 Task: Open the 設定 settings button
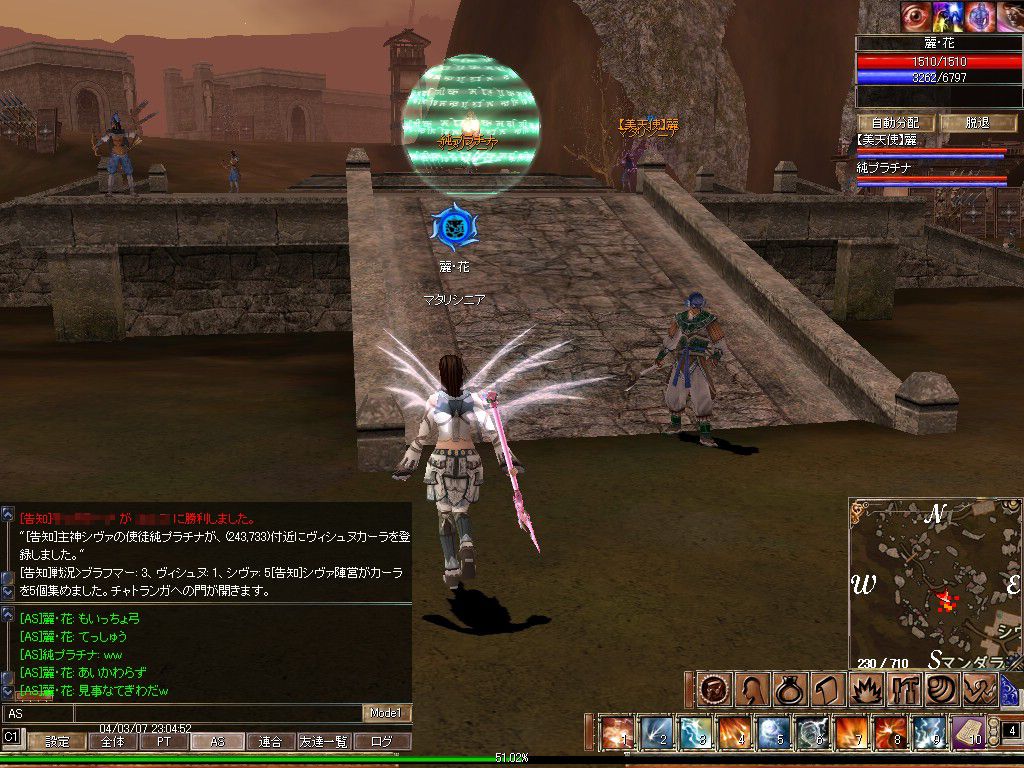[x=56, y=742]
